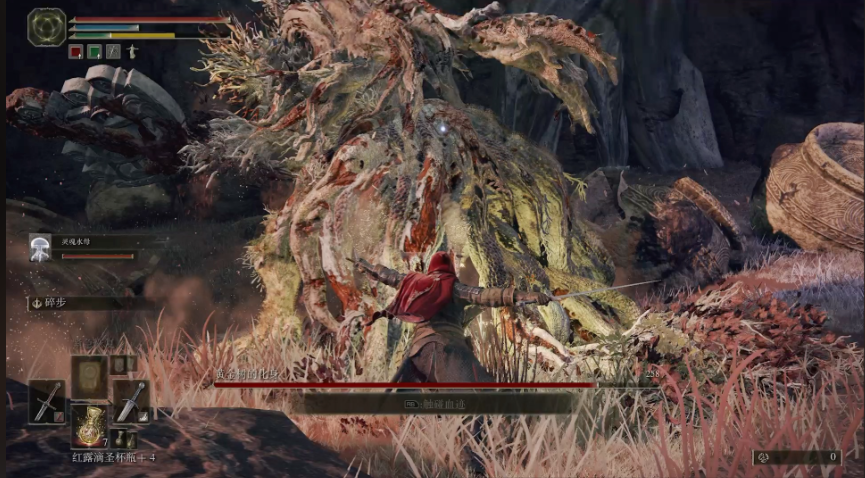Select the Spirit Jellyfish summon portrait
This screenshot has height=478, width=865.
click(40, 247)
